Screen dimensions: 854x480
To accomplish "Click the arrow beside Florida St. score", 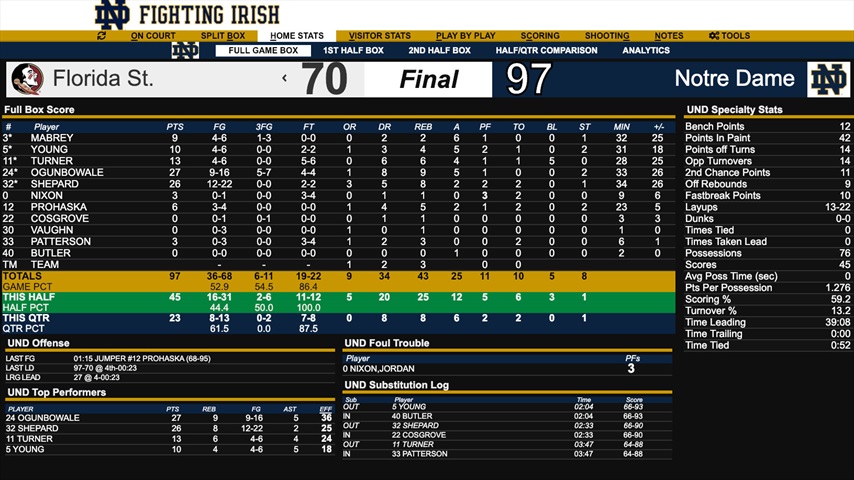I will [x=285, y=79].
